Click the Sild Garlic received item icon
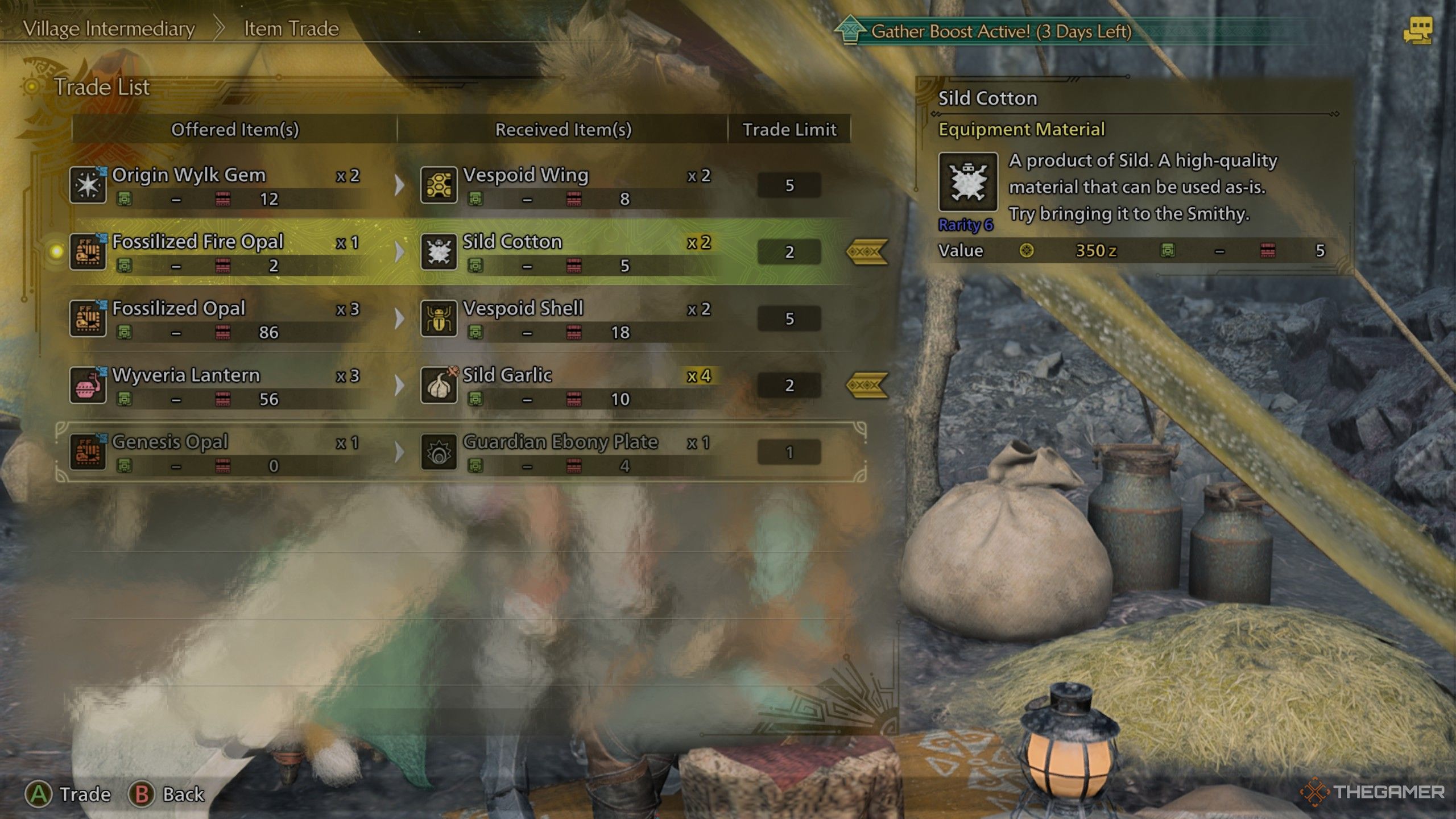 point(439,386)
